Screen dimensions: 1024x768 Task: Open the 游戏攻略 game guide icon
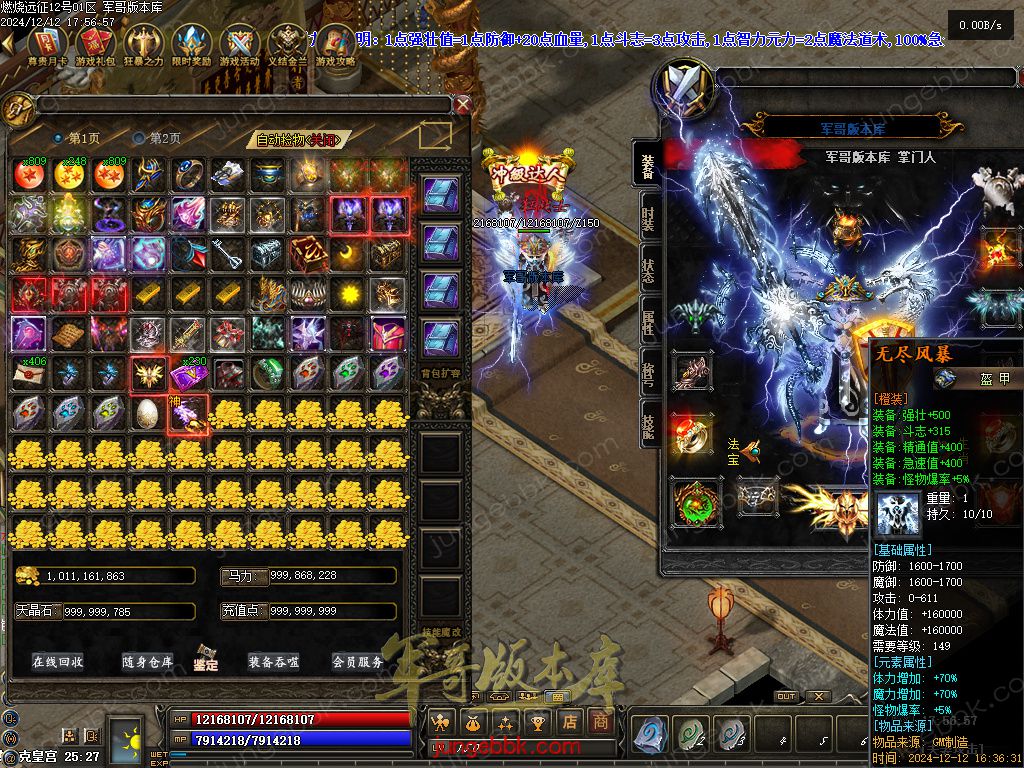pos(336,45)
